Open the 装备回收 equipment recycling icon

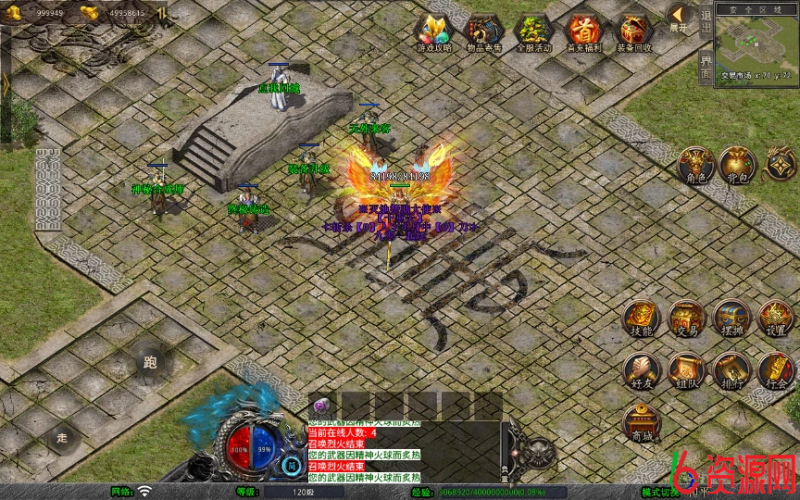[x=635, y=32]
